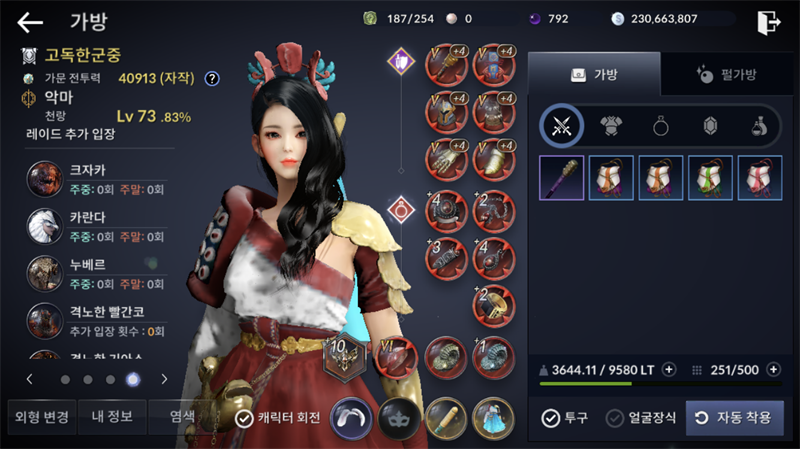Click the exit door icon
Image resolution: width=800 pixels, height=449 pixels.
pos(768,21)
